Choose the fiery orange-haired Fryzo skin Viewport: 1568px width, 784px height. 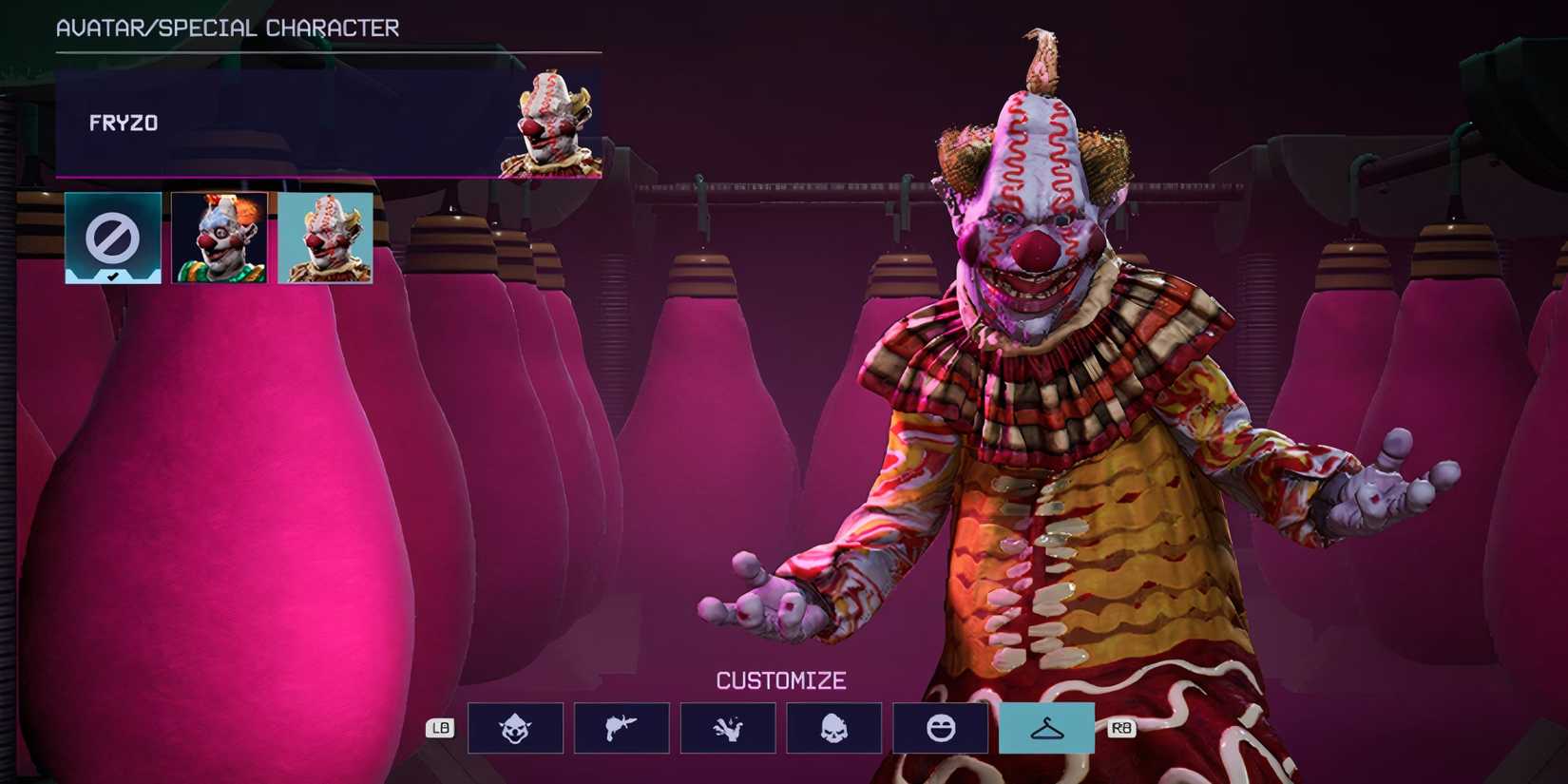click(x=217, y=236)
